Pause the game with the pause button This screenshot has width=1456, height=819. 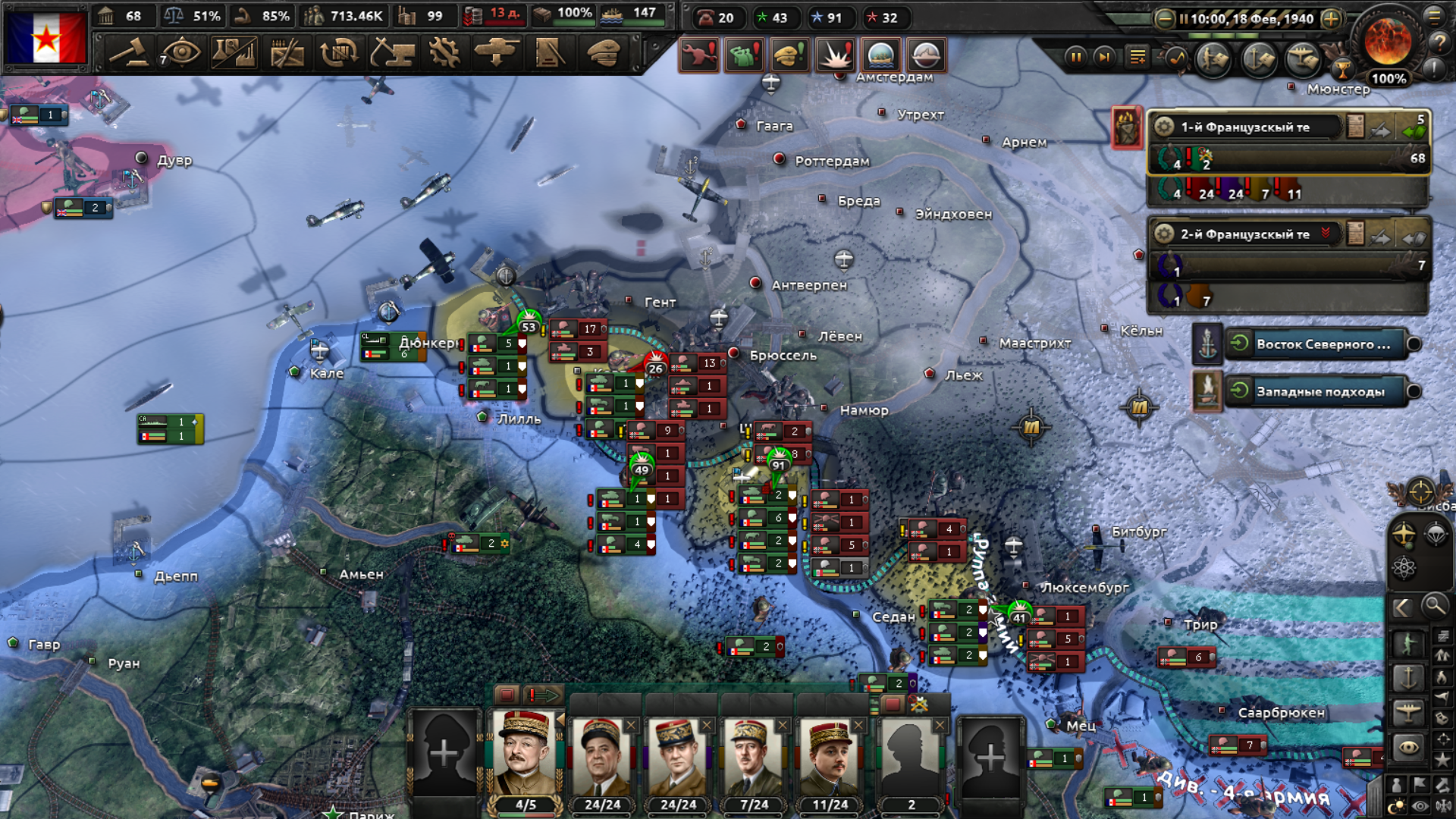point(1075,57)
